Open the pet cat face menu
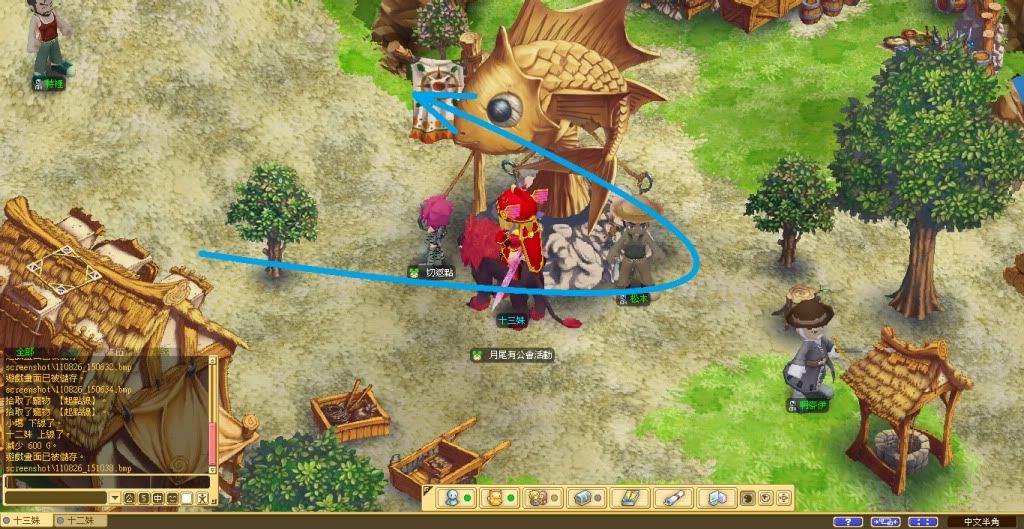The image size is (1024, 529). coord(493,497)
